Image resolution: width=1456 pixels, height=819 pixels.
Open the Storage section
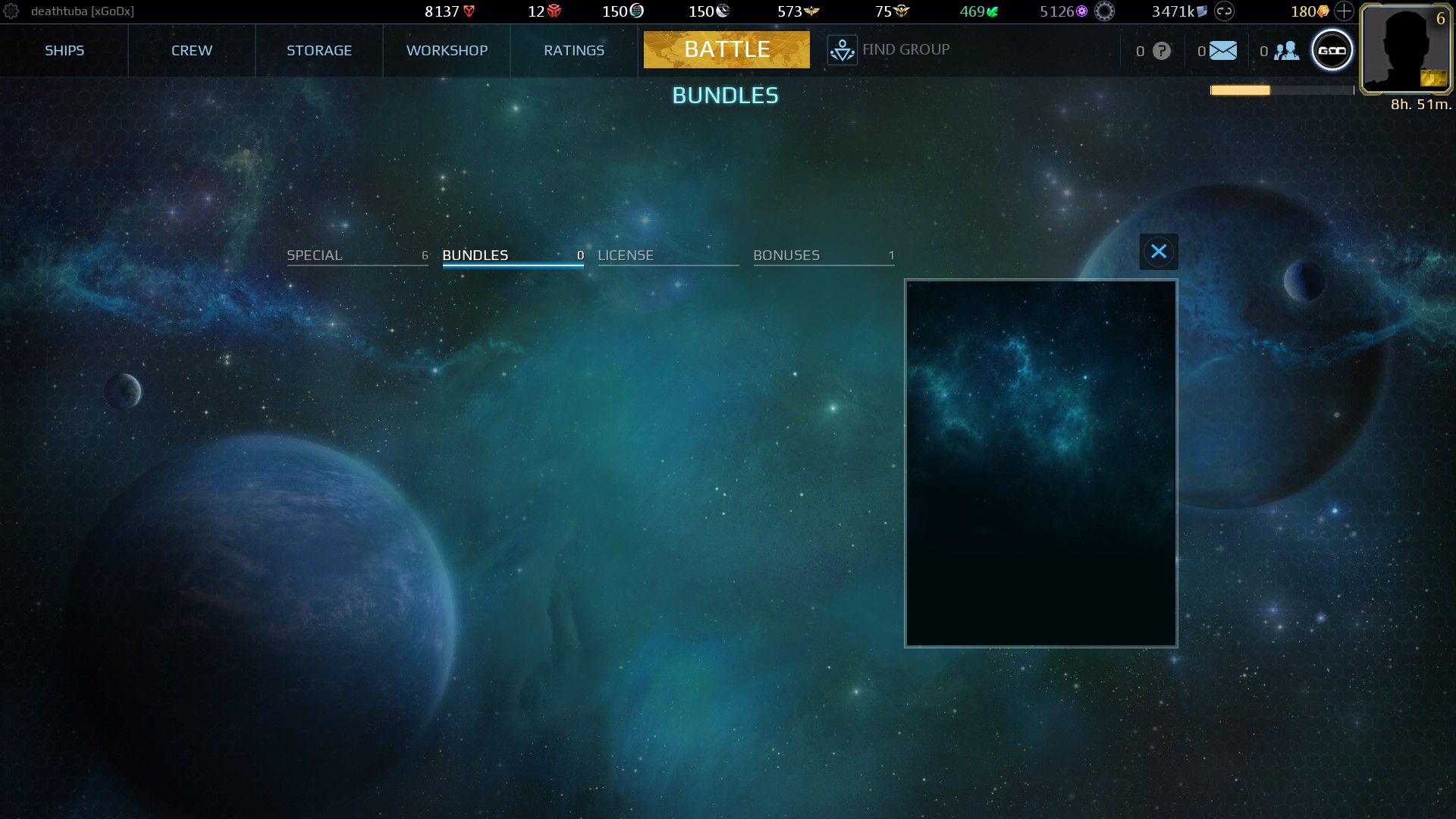coord(319,51)
